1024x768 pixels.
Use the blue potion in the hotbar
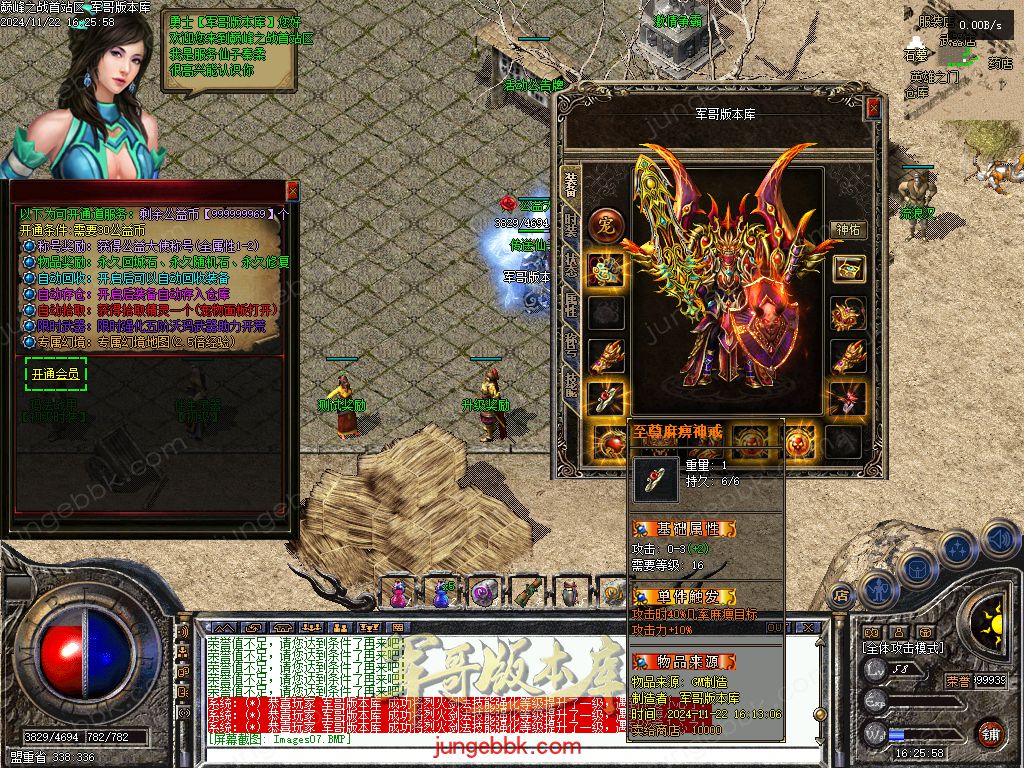(x=440, y=593)
